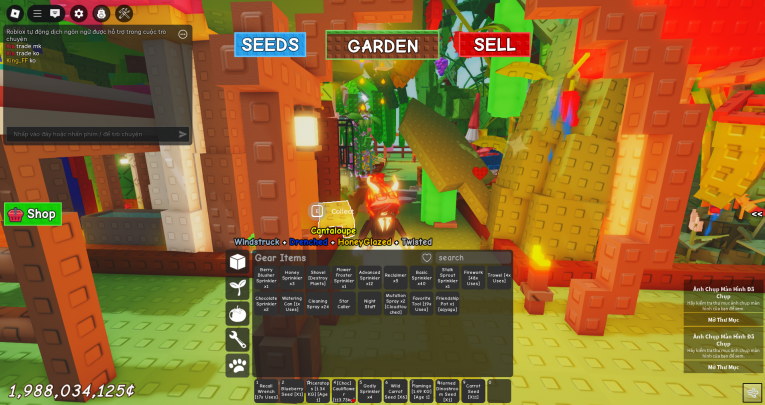The image size is (765, 405).
Task: Click the red SELL button
Action: pos(494,45)
